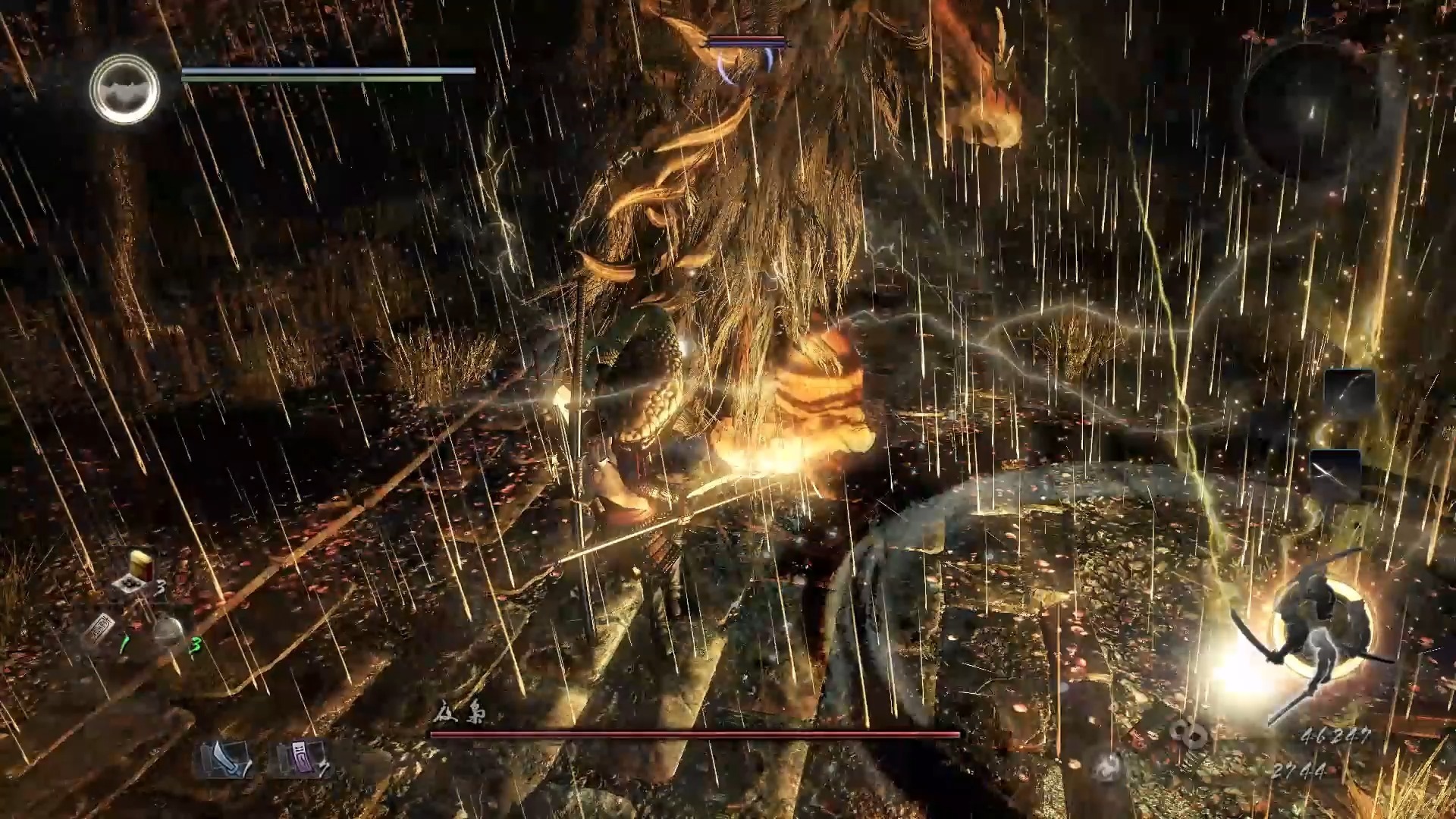
Task: Open the round compass radar
Action: click(x=1310, y=110)
